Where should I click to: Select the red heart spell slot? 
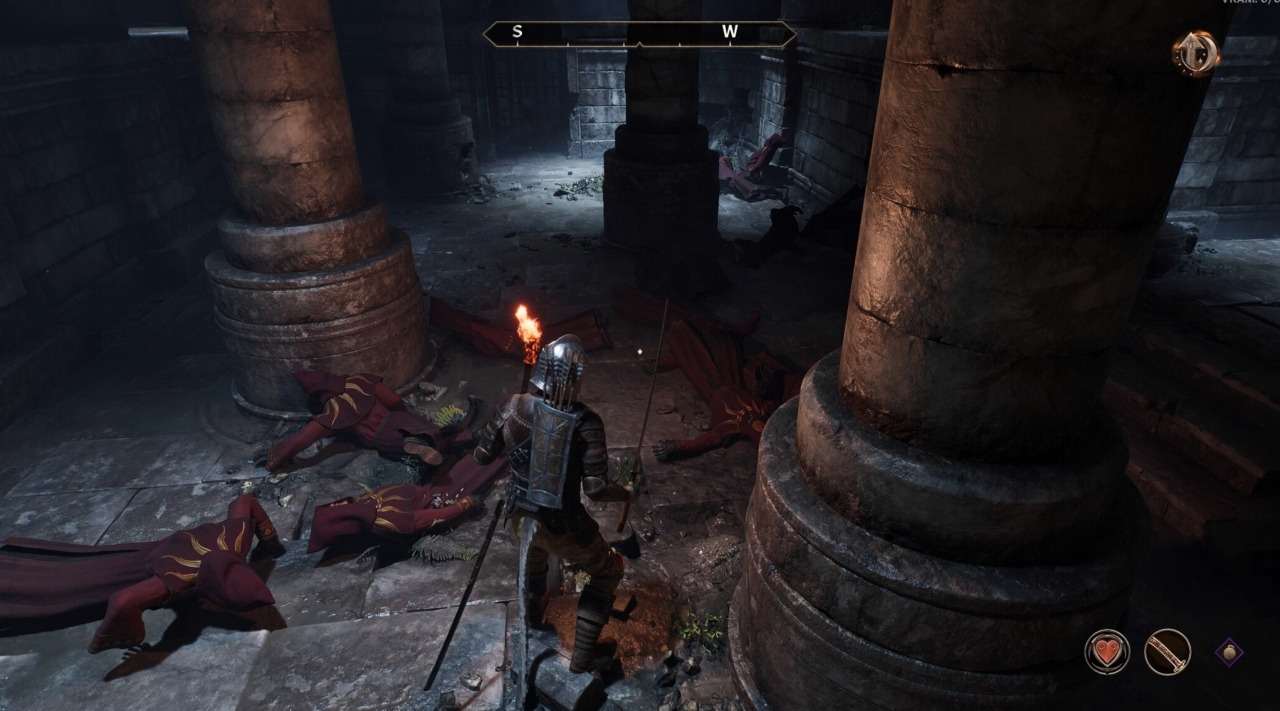[x=1107, y=652]
